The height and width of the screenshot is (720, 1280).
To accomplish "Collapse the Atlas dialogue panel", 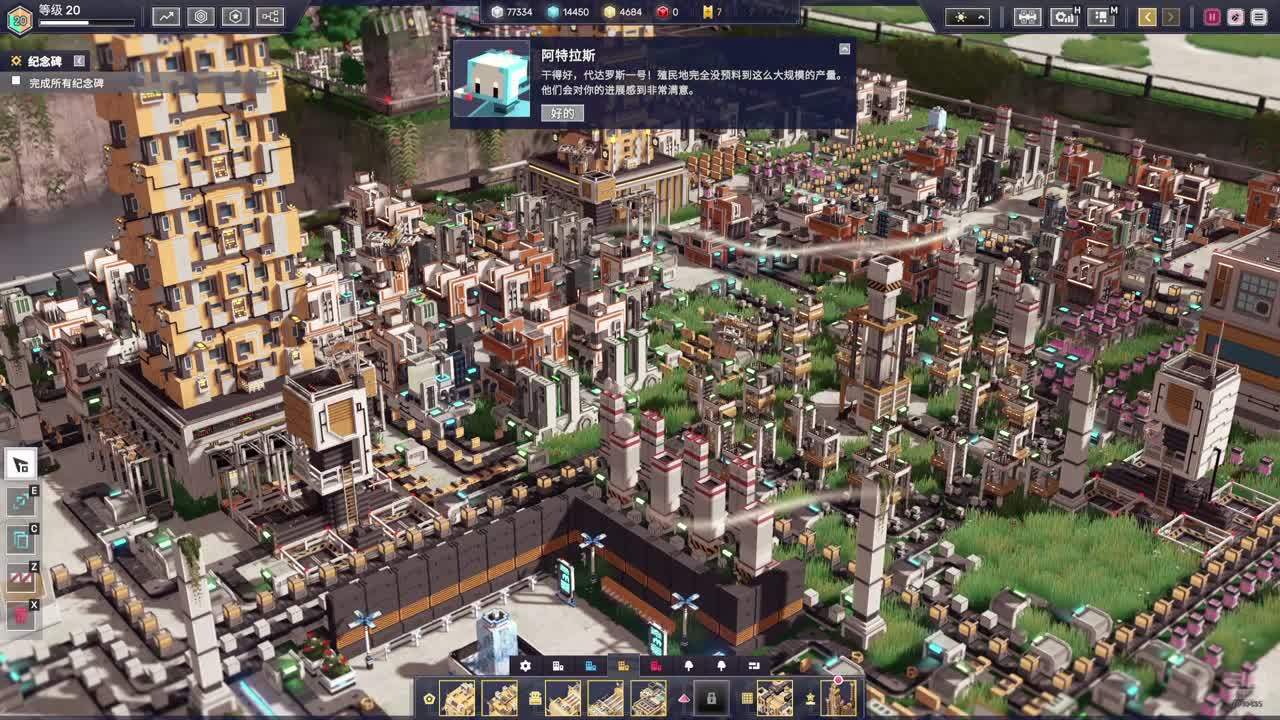I will pos(844,48).
